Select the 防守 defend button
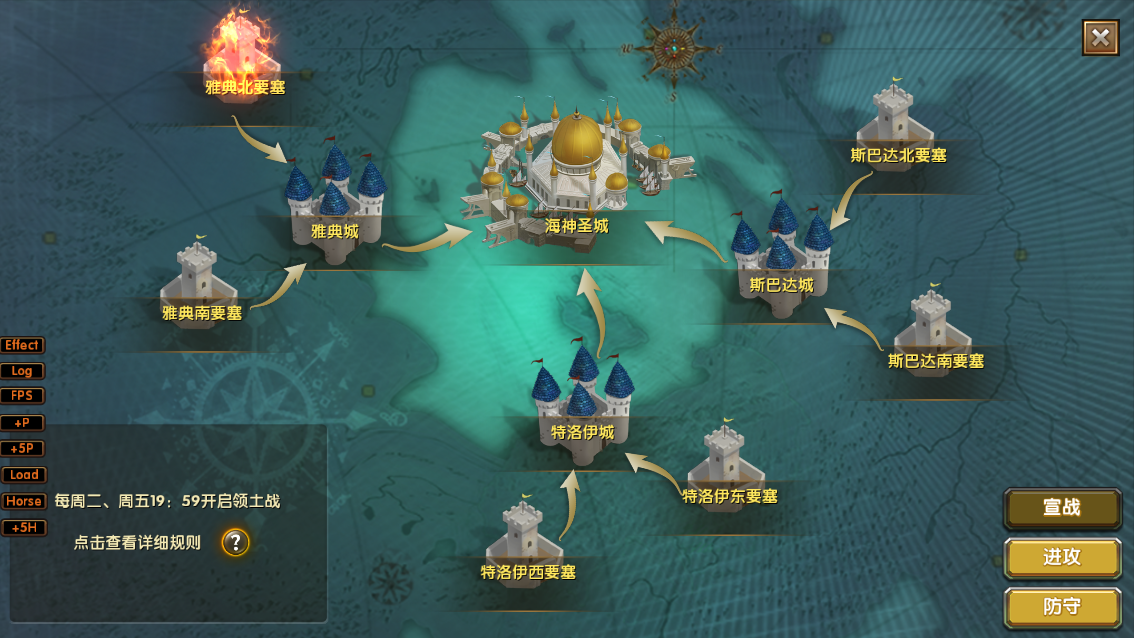This screenshot has height=638, width=1134. click(1062, 607)
